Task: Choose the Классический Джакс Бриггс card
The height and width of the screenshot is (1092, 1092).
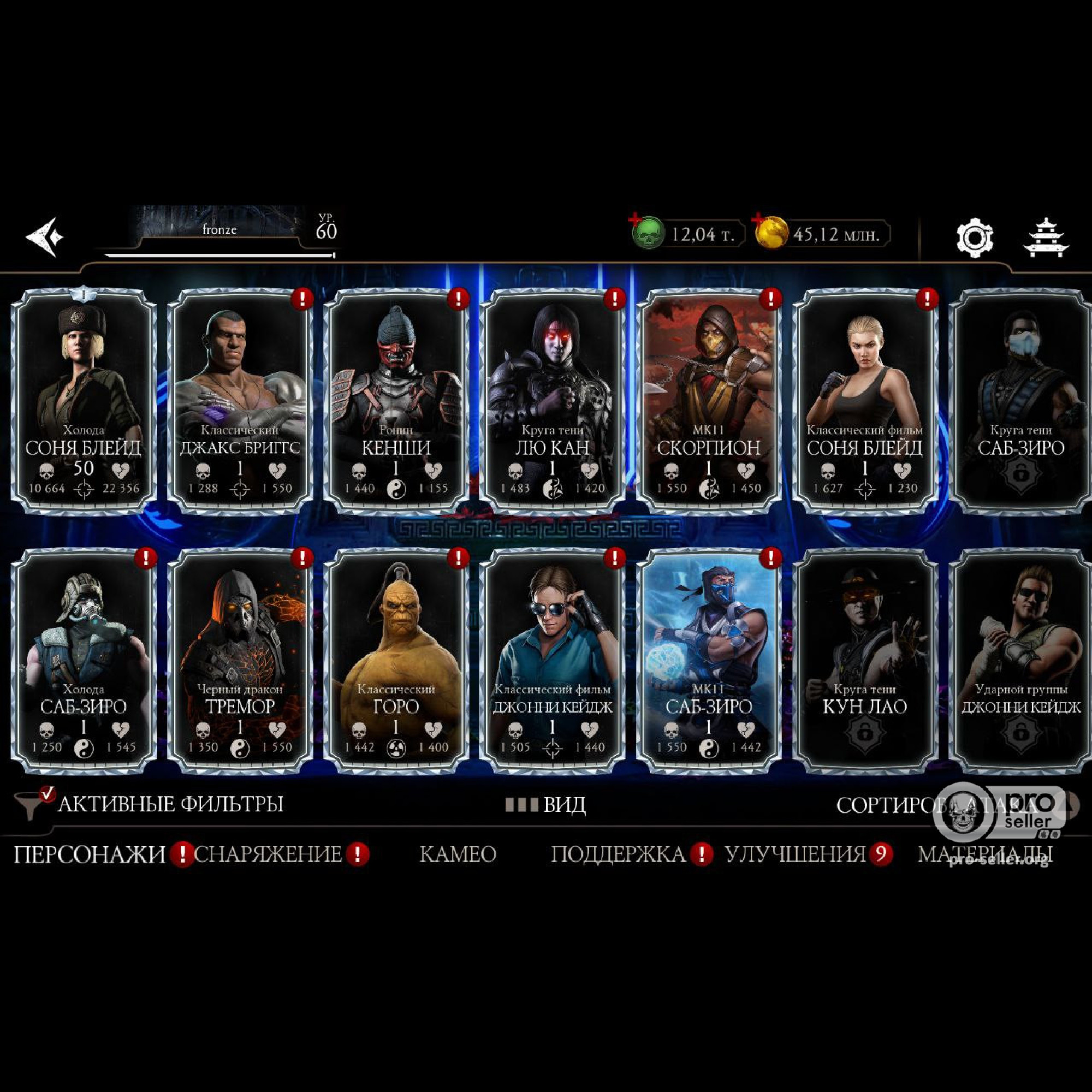Action: click(240, 401)
